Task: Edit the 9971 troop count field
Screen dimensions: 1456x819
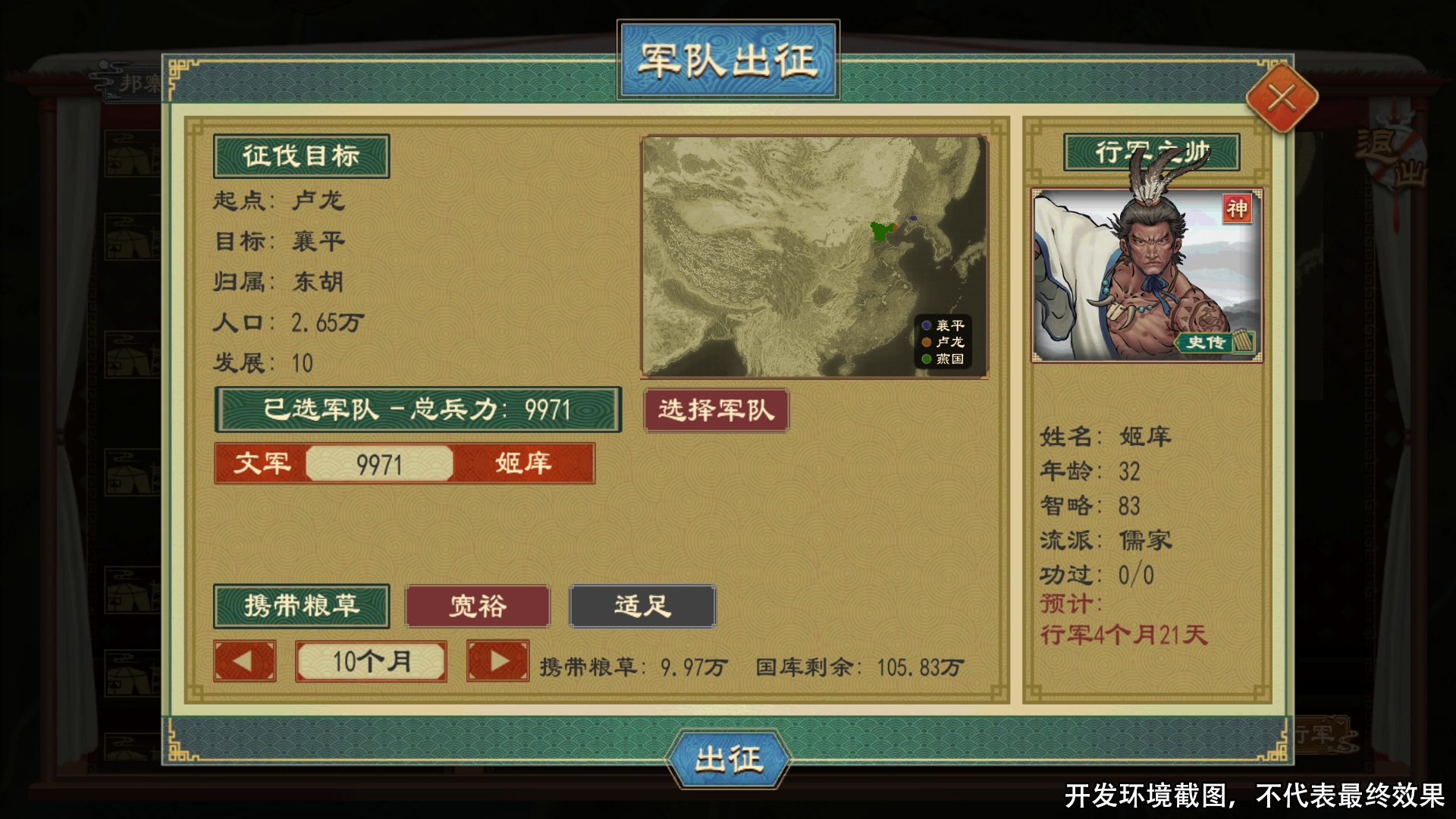Action: [381, 465]
